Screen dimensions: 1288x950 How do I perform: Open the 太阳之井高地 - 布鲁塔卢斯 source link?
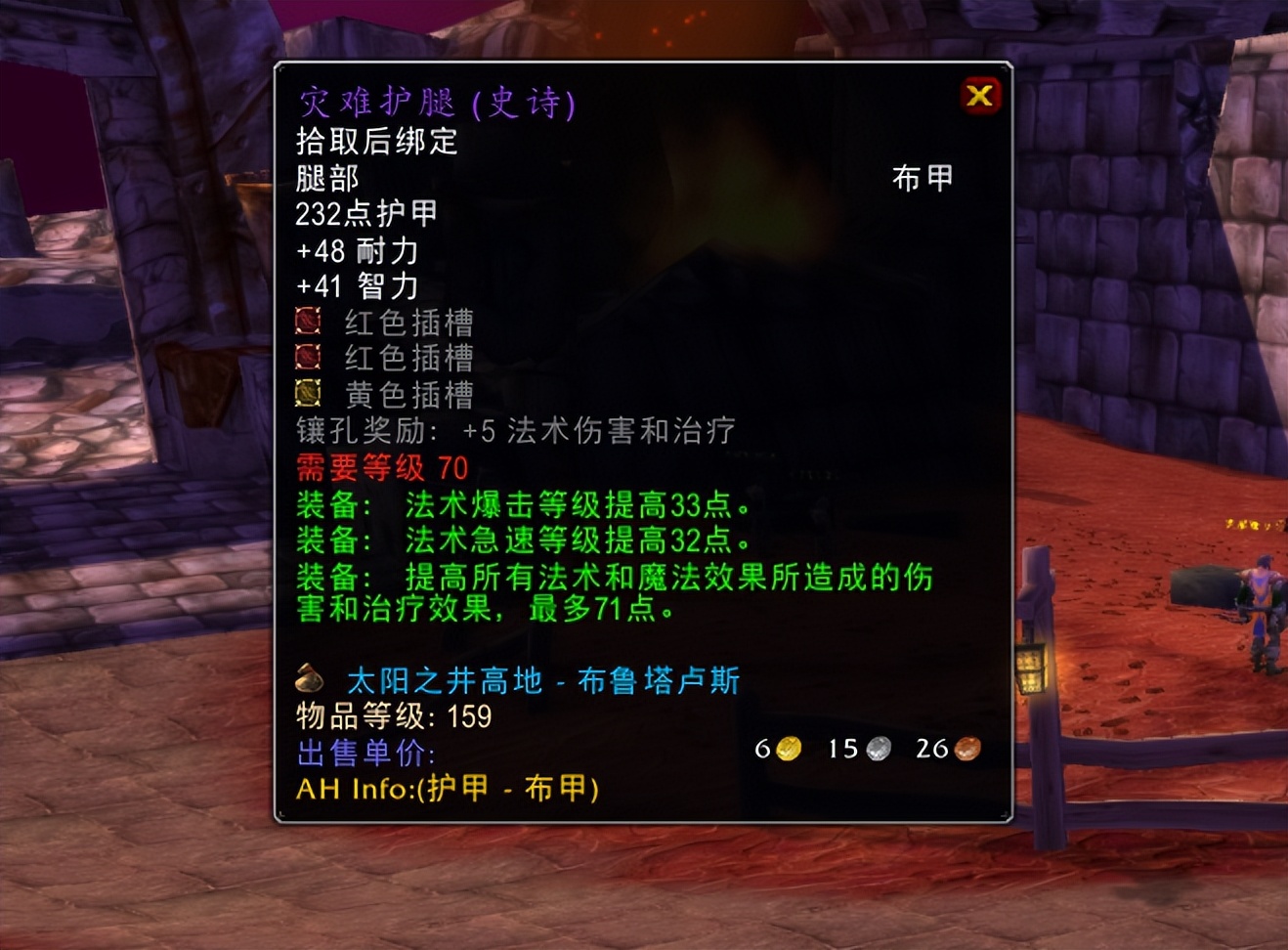(539, 680)
